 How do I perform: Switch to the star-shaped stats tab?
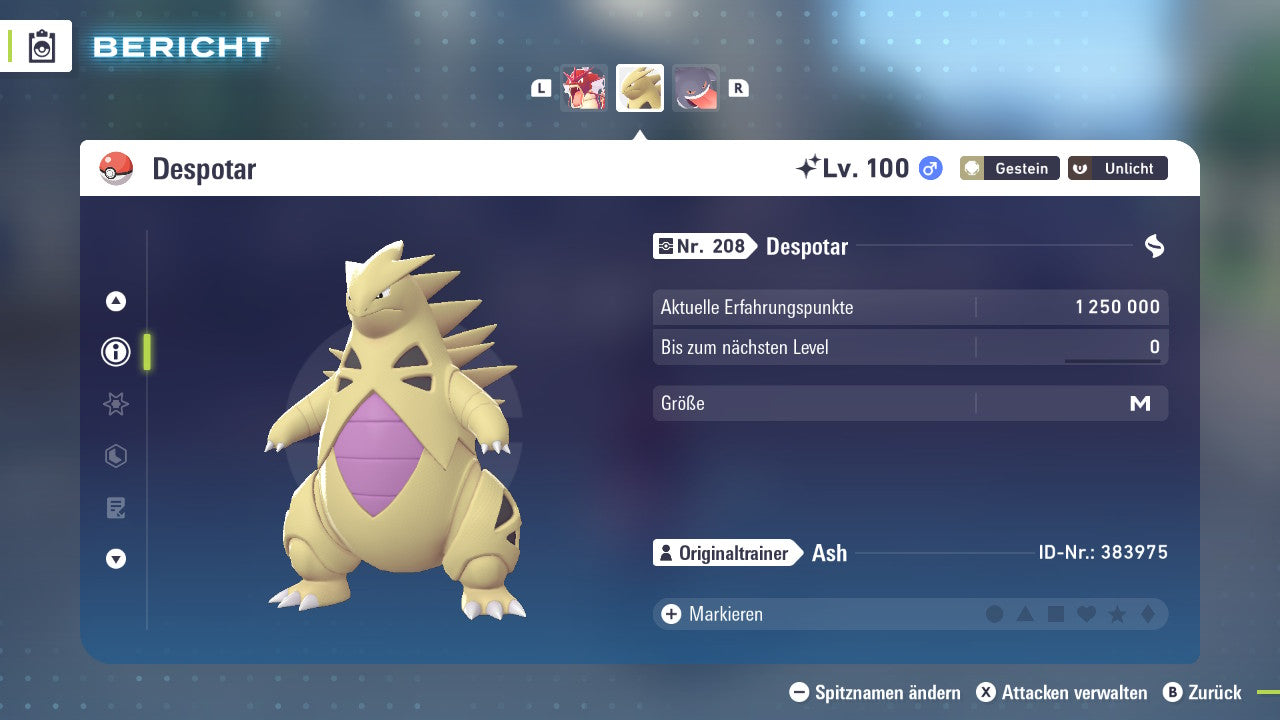pos(116,404)
